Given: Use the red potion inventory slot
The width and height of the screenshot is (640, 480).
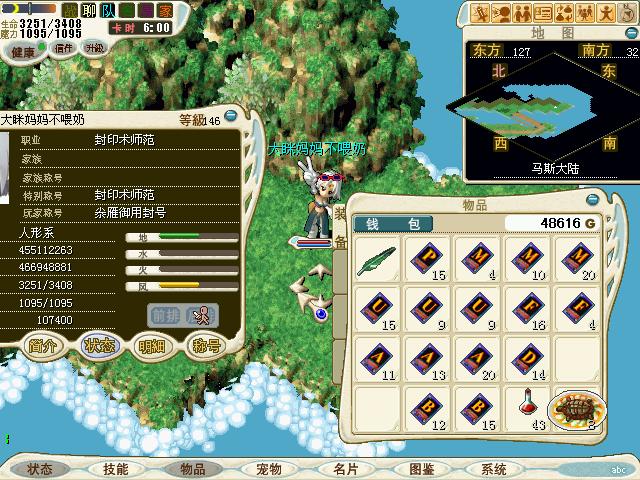Looking at the screenshot, I should [x=528, y=407].
